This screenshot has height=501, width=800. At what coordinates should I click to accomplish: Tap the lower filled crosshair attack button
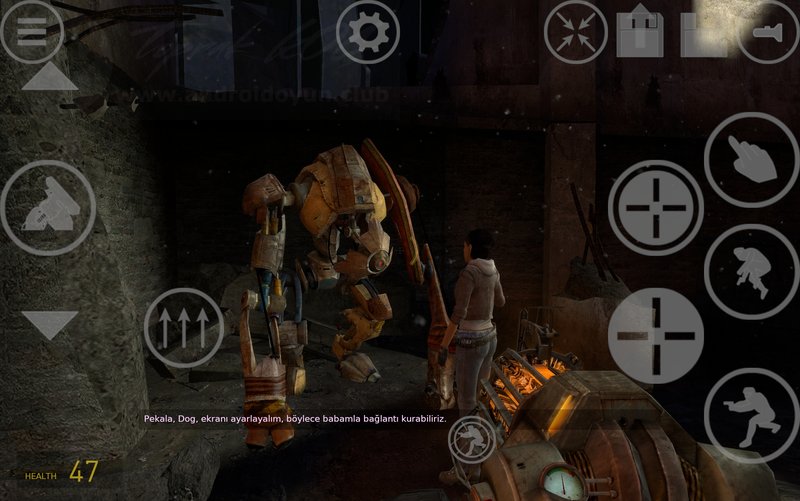[x=655, y=336]
